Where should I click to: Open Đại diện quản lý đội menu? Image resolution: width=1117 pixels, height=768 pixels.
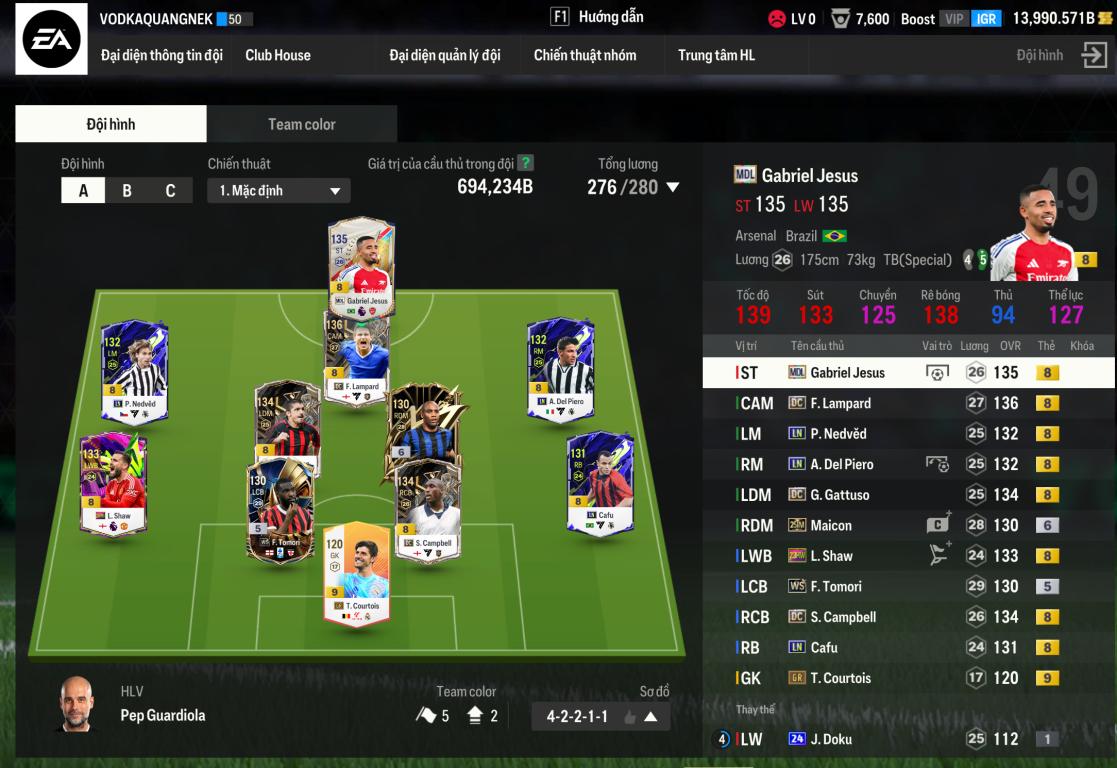pyautogui.click(x=444, y=55)
